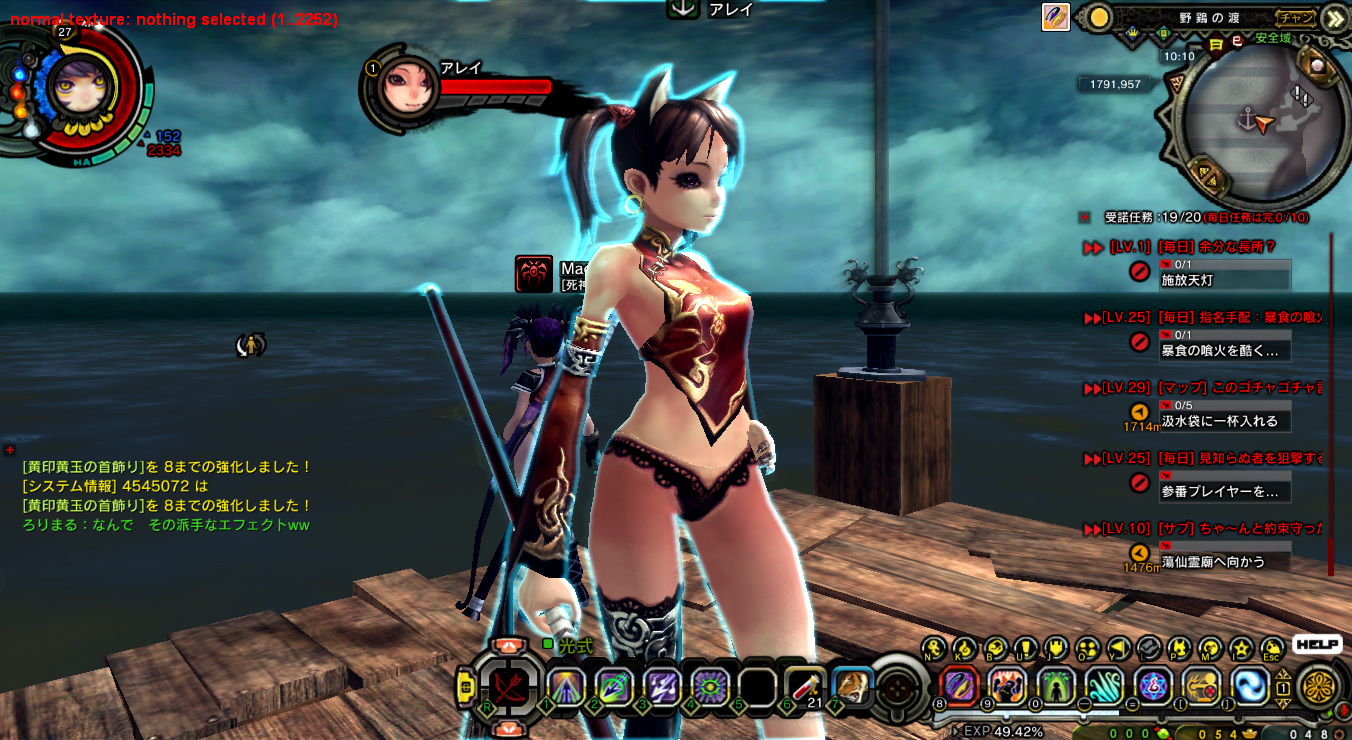This screenshot has height=740, width=1352.
Task: Trigger the purple eye skill in slot 4
Action: click(711, 686)
